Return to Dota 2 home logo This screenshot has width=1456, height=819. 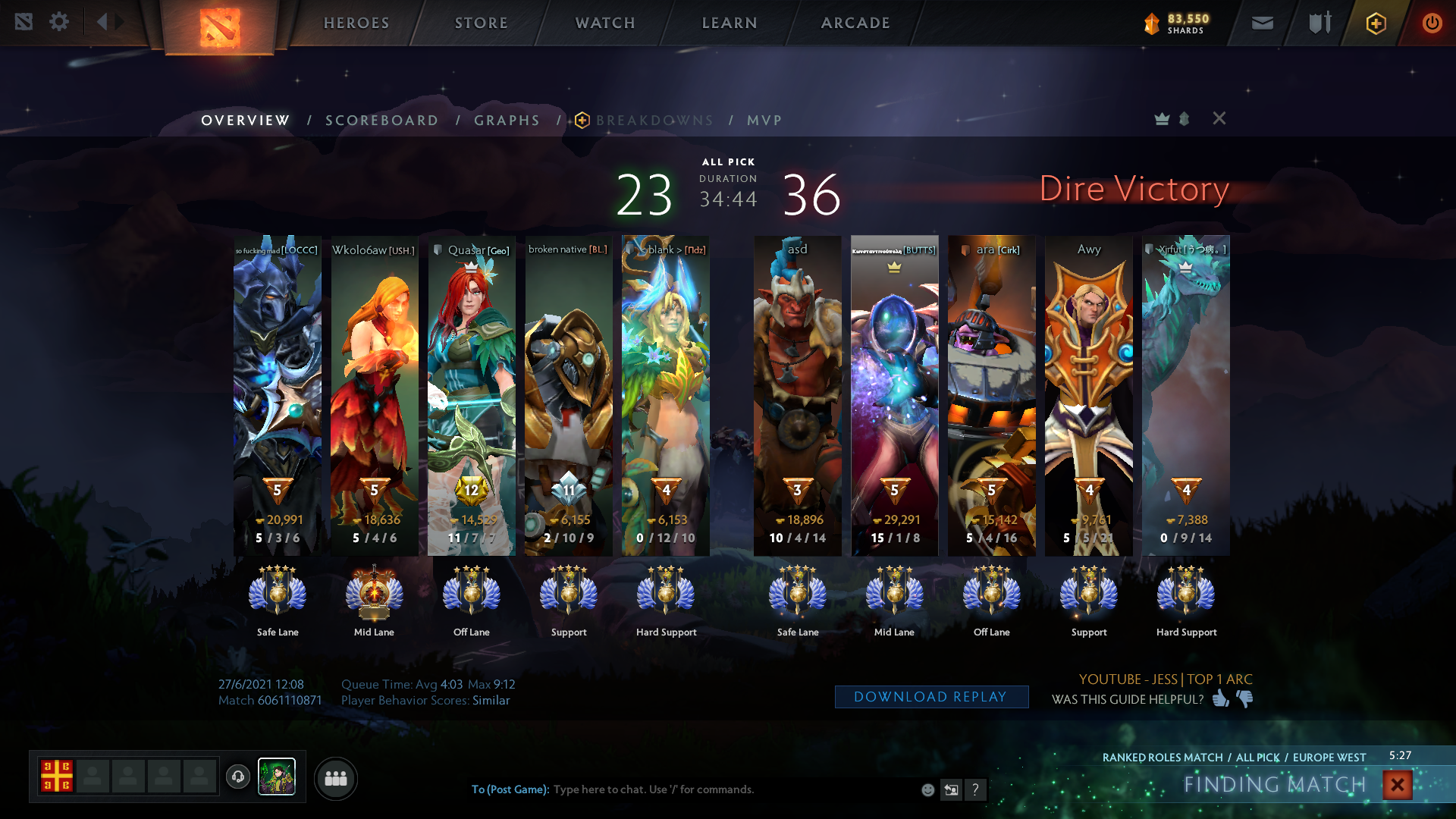219,27
